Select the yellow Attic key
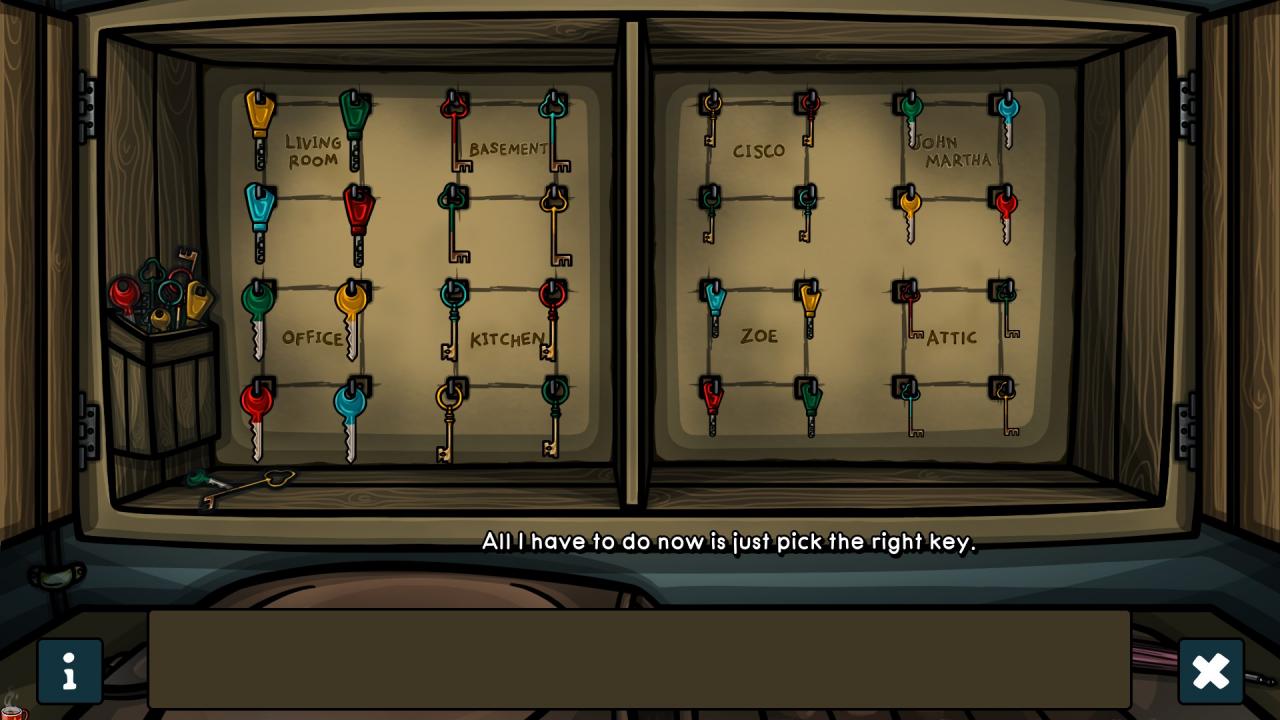 coord(1005,404)
